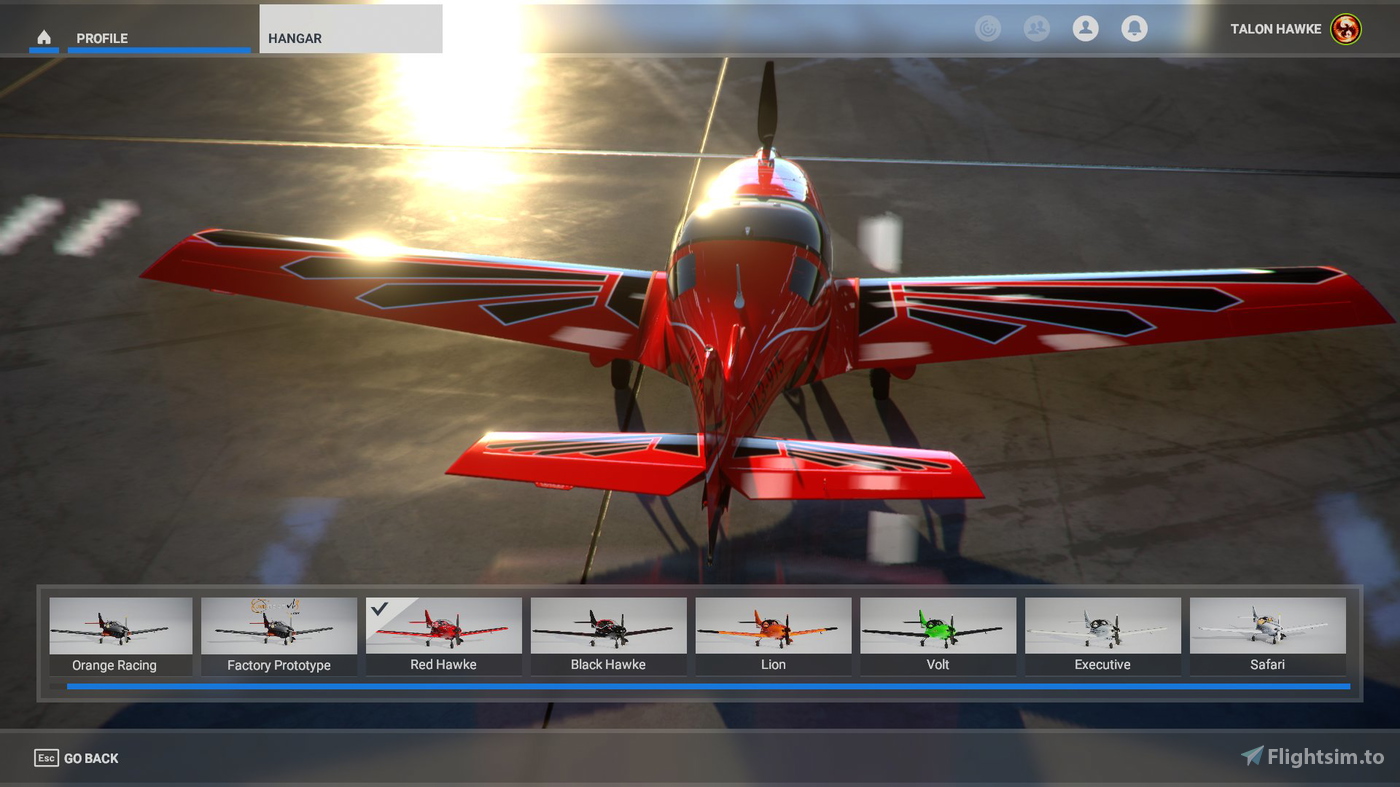The width and height of the screenshot is (1400, 787).
Task: Open the friends/group icon in top bar
Action: pos(1036,28)
